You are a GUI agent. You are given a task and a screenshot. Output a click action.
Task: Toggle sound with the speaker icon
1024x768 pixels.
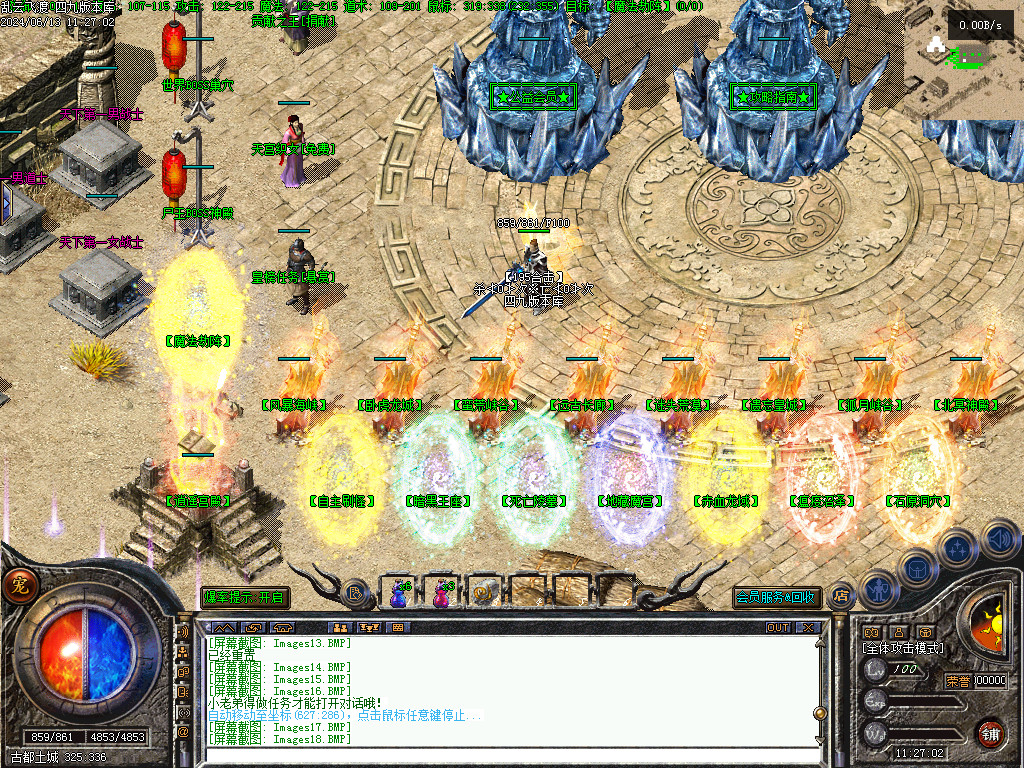click(999, 540)
